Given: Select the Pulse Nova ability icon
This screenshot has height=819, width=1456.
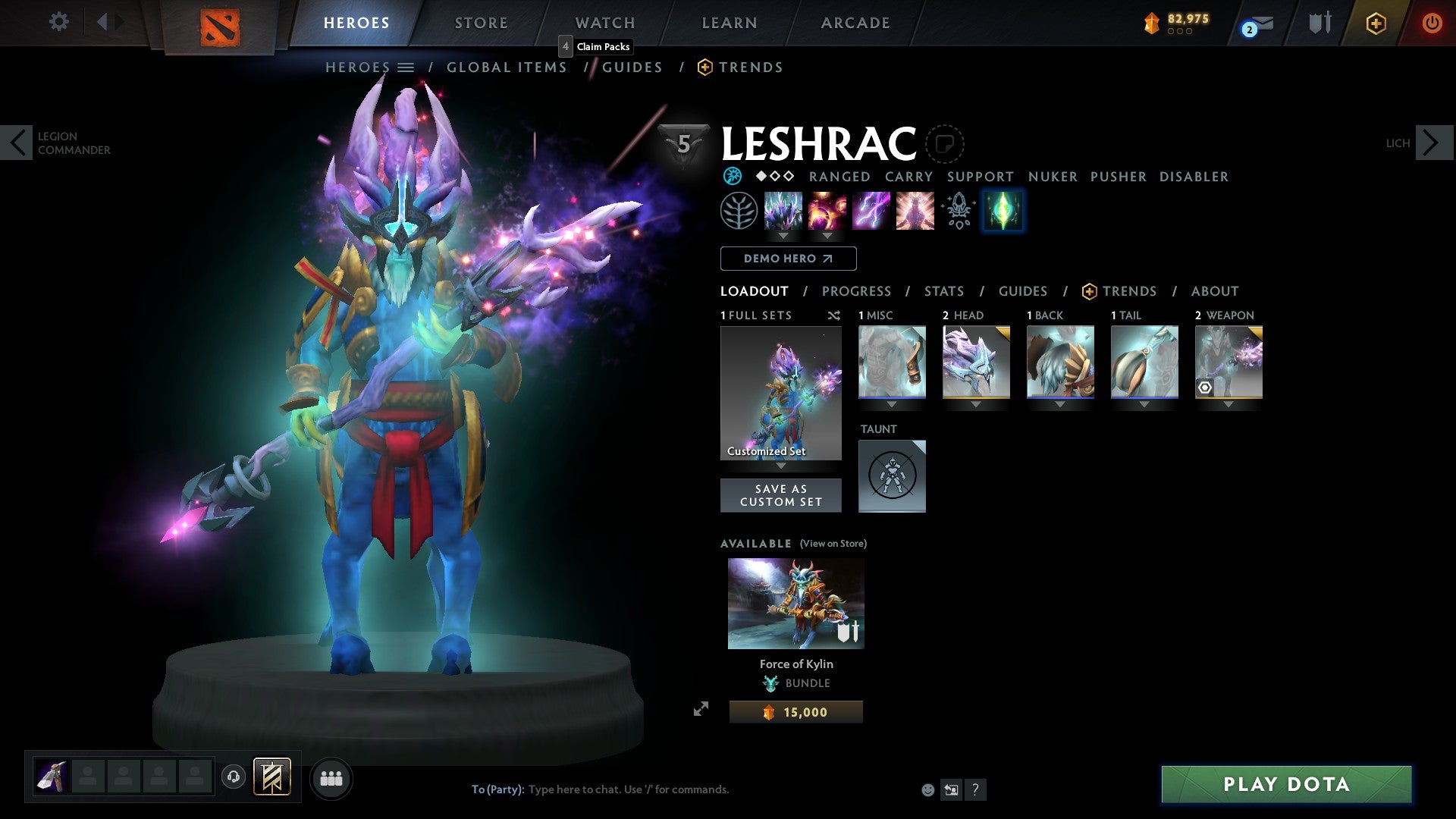Looking at the screenshot, I should click(915, 211).
